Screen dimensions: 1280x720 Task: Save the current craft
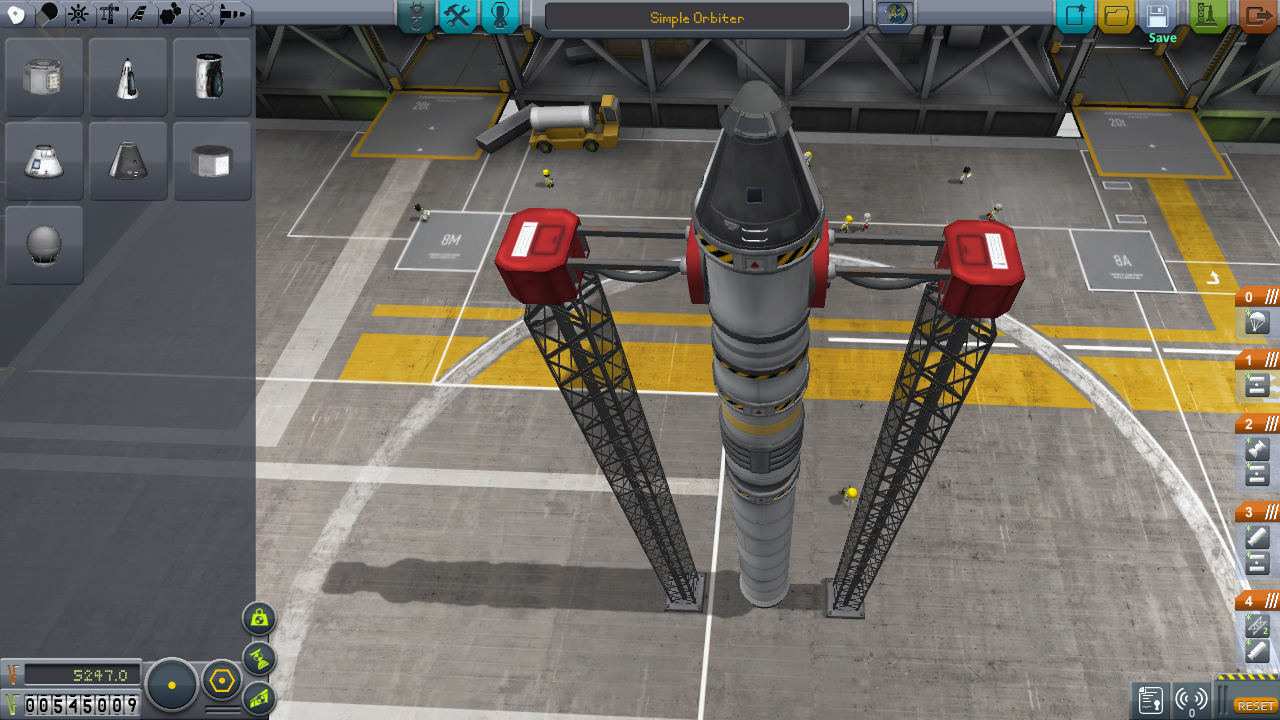(1158, 16)
